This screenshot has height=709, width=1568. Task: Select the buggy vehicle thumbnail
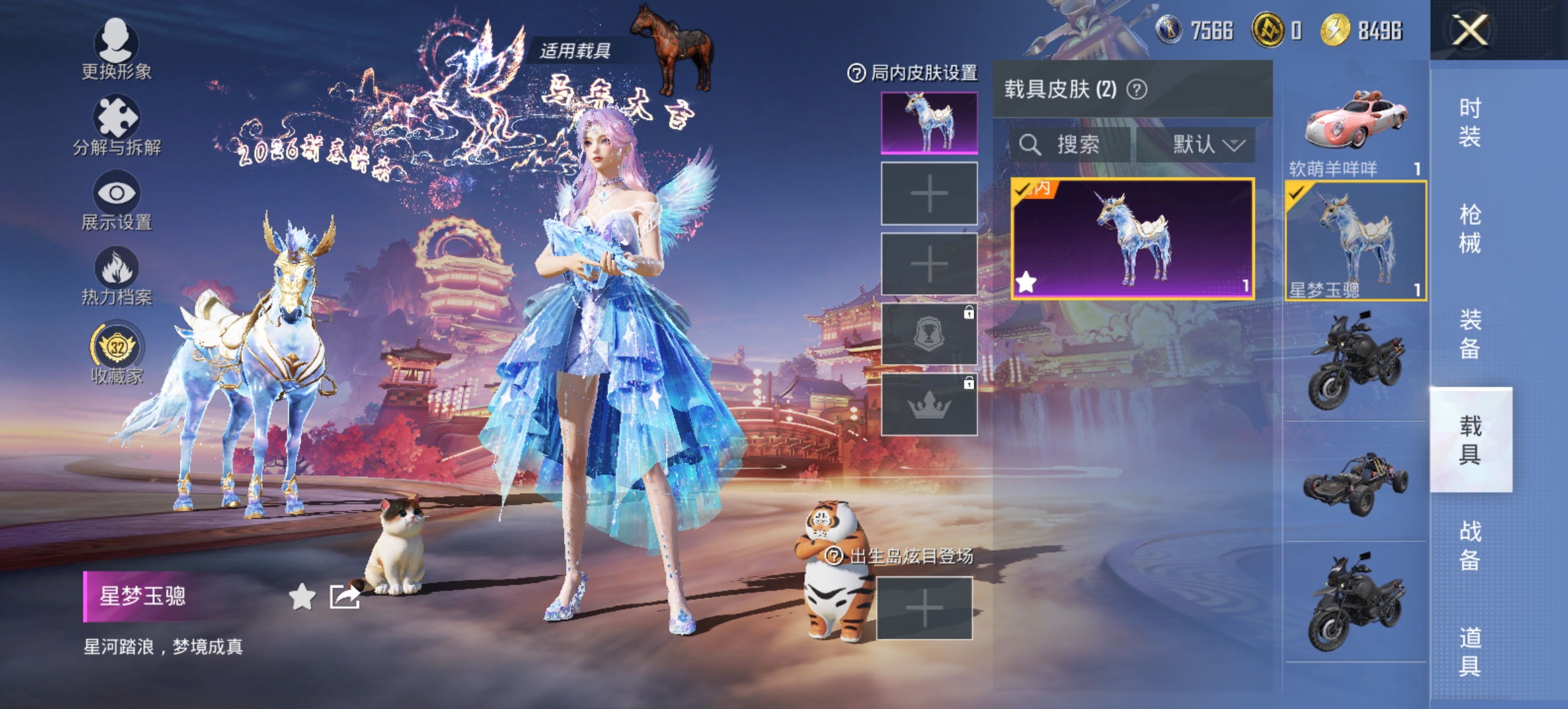pyautogui.click(x=1355, y=483)
